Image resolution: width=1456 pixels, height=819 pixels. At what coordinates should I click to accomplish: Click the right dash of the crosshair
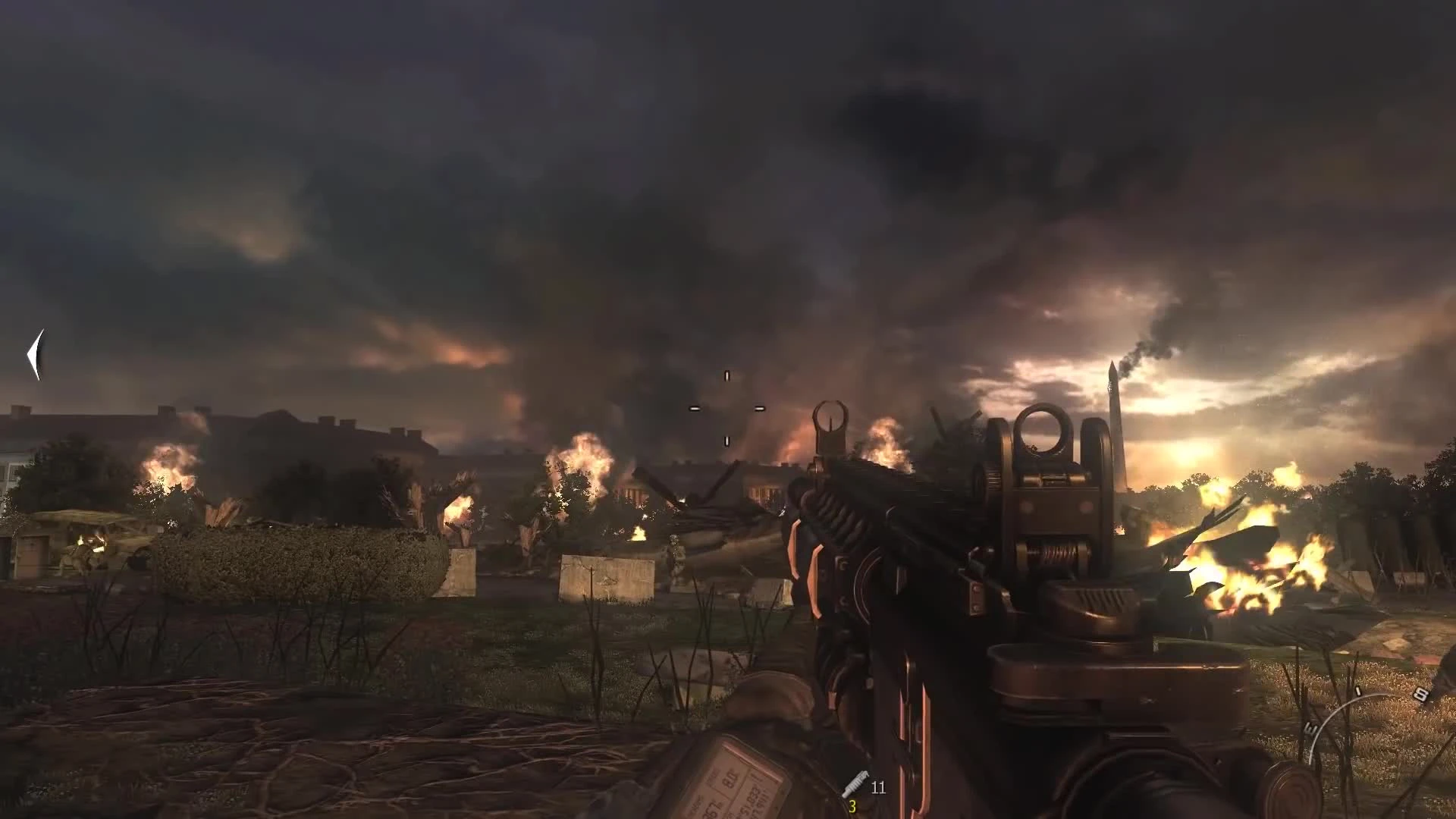pos(761,409)
